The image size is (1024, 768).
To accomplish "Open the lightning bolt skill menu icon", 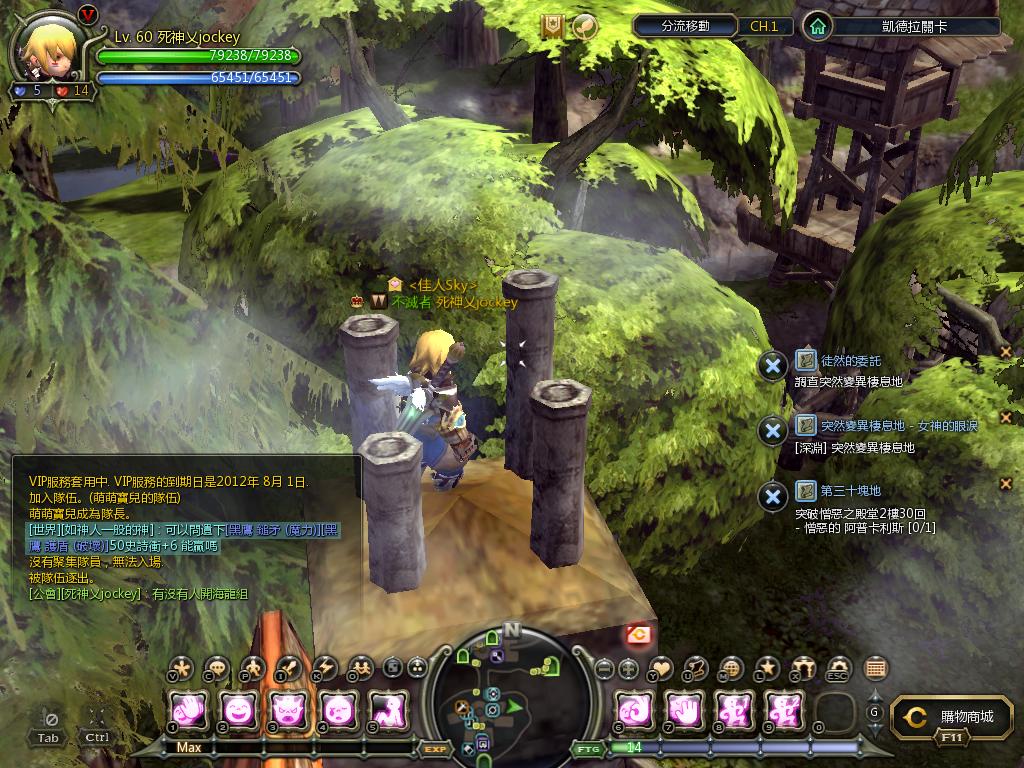I will [x=326, y=668].
